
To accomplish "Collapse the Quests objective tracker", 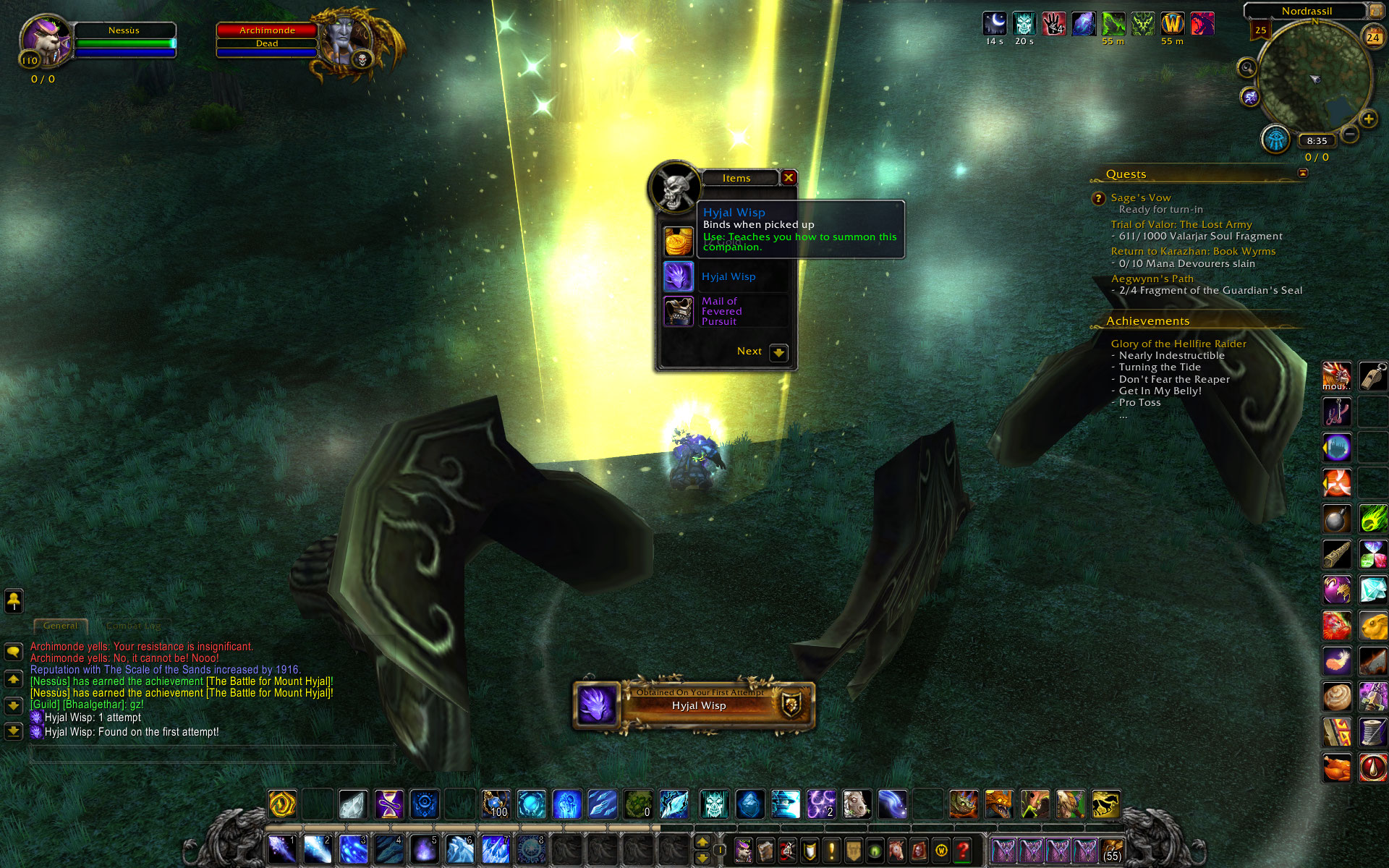I will [x=1302, y=173].
